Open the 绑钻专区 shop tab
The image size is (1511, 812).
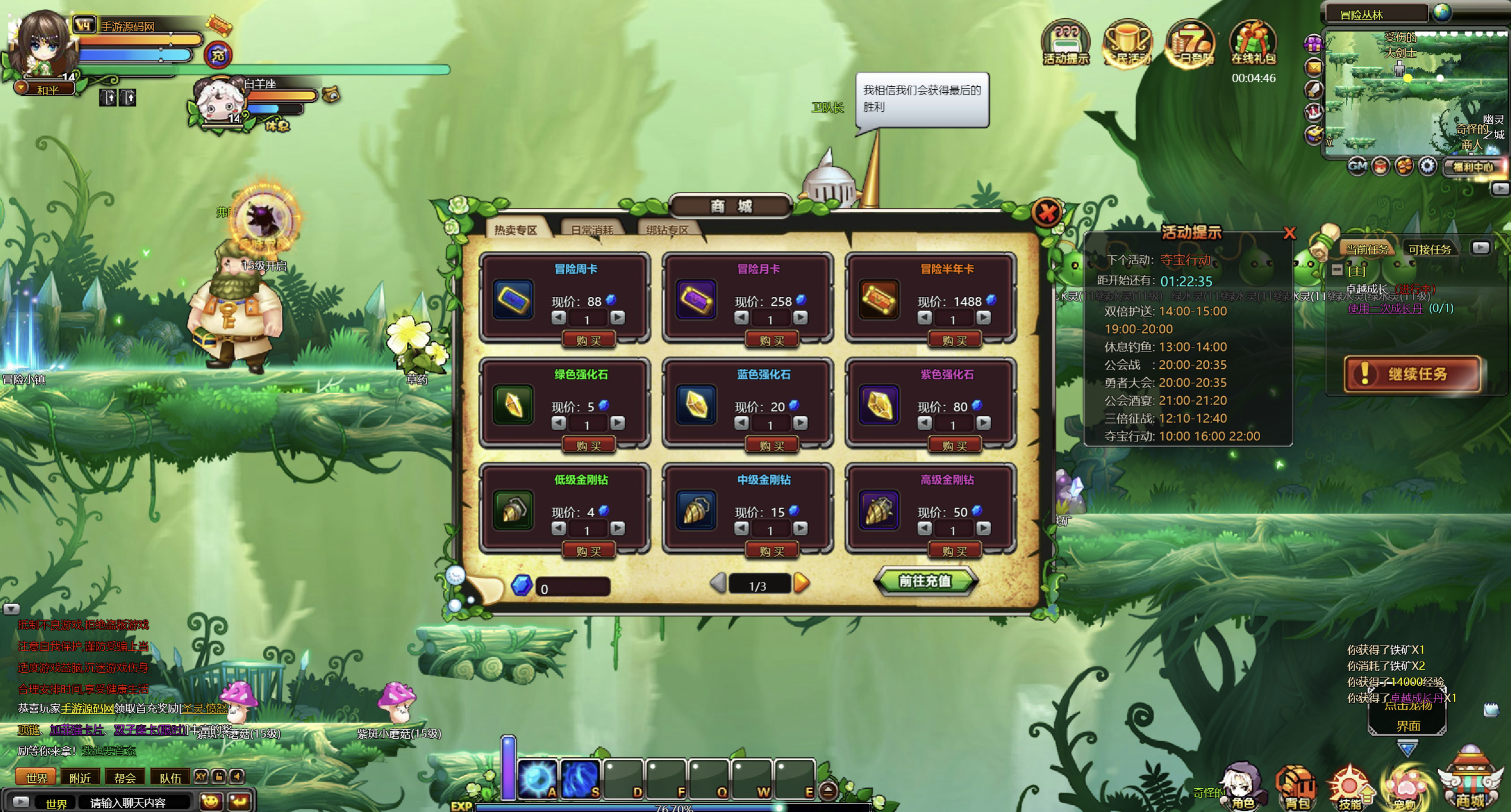tap(667, 230)
